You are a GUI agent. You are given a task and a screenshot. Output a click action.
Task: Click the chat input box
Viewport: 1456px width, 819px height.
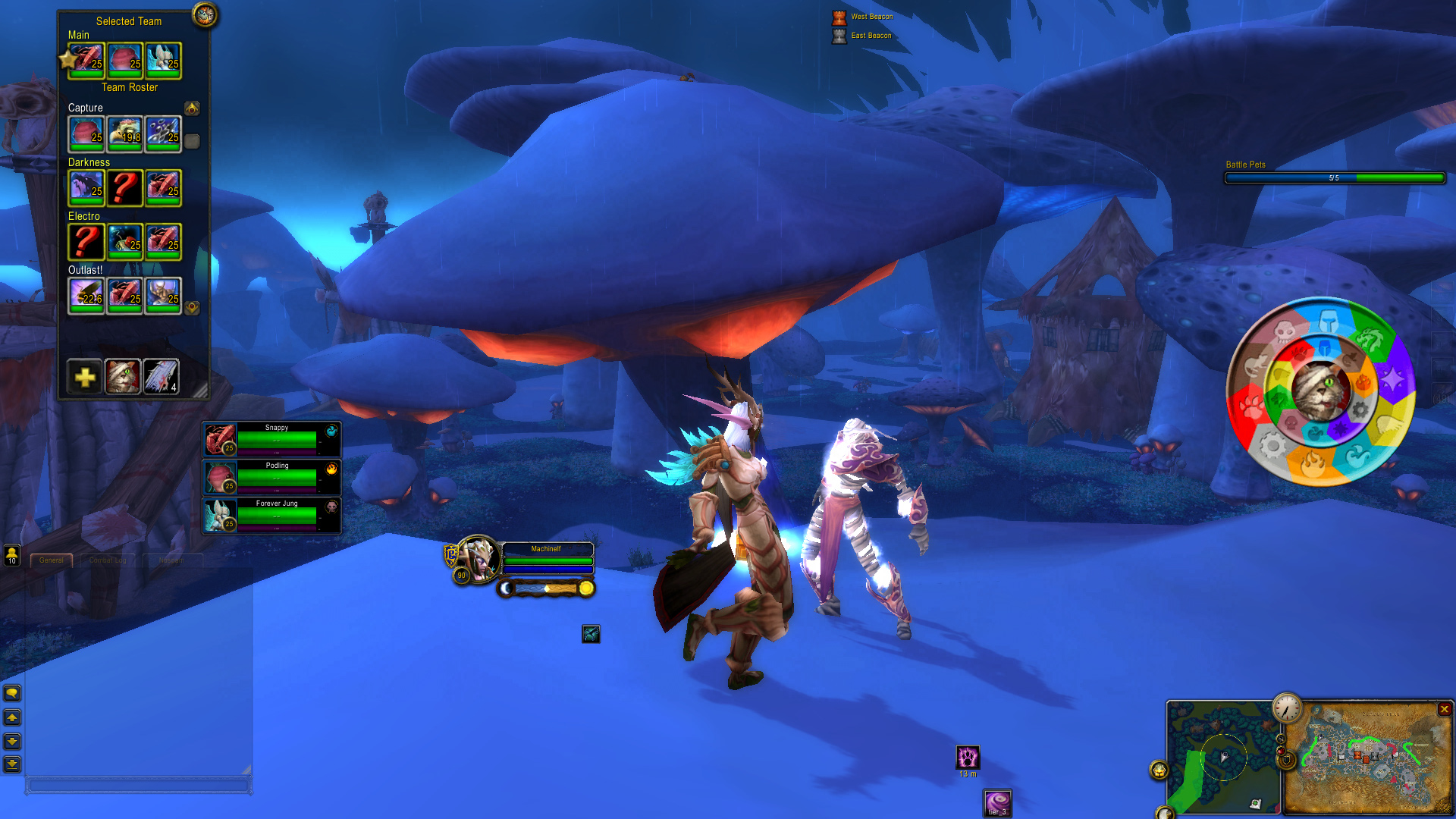(x=139, y=786)
